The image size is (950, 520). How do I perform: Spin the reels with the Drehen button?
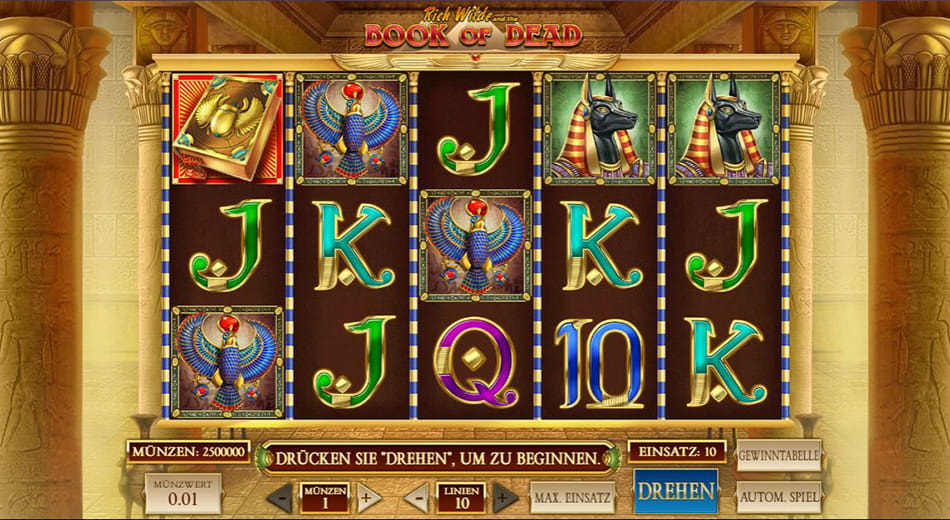[676, 492]
